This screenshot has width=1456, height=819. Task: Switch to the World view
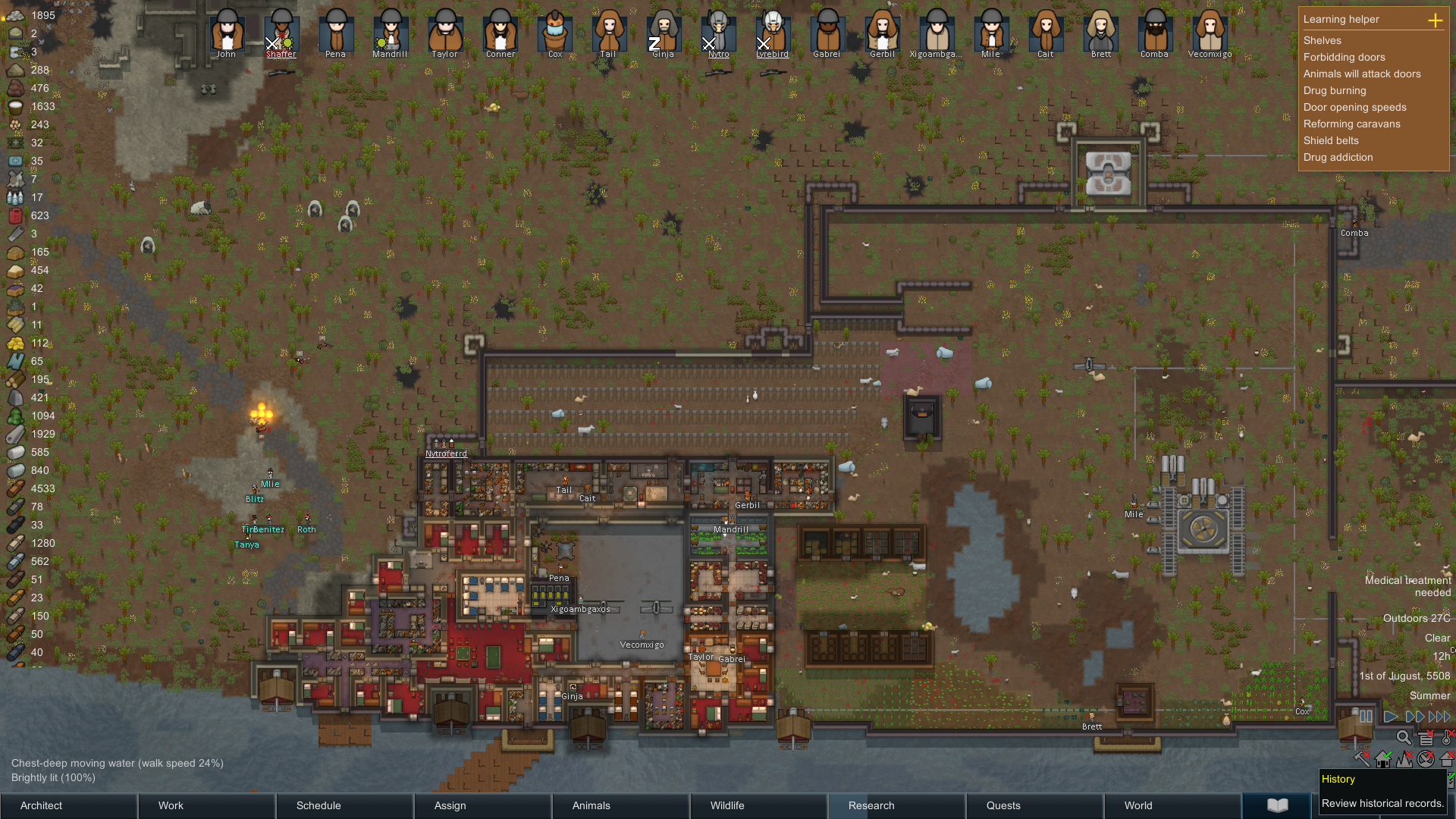coord(1172,805)
